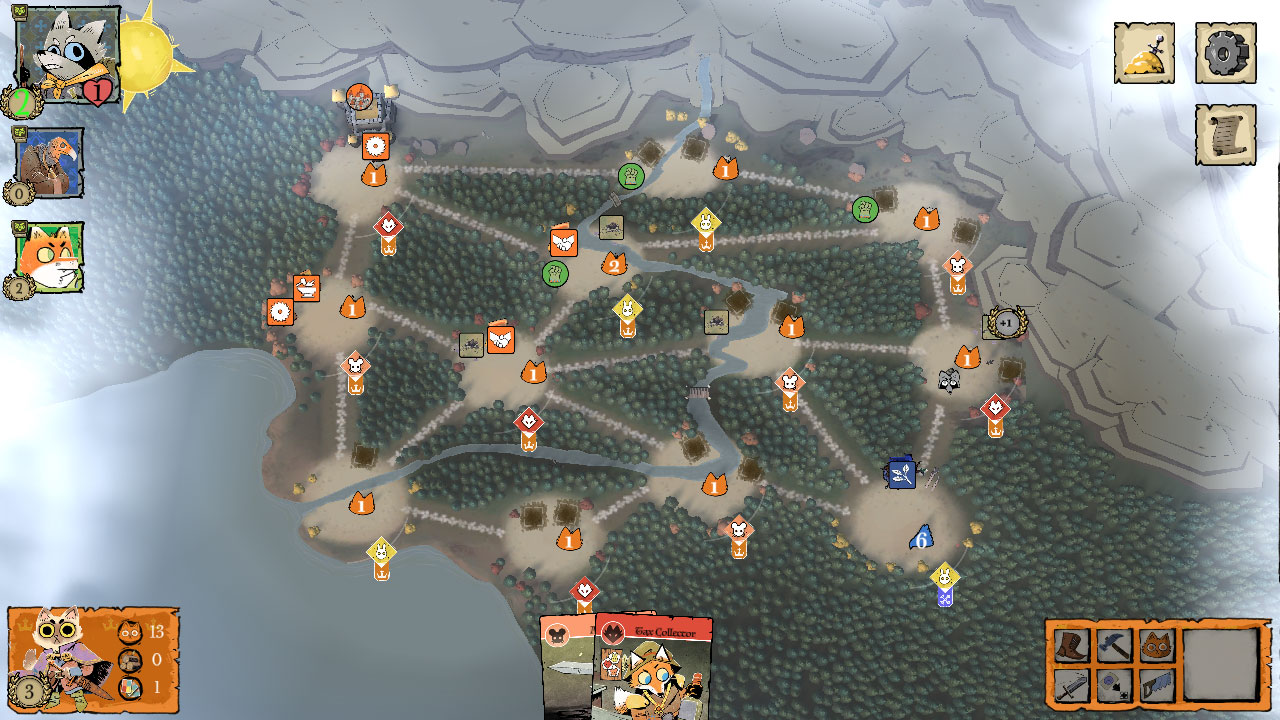Select the march boot action icon

click(1071, 643)
